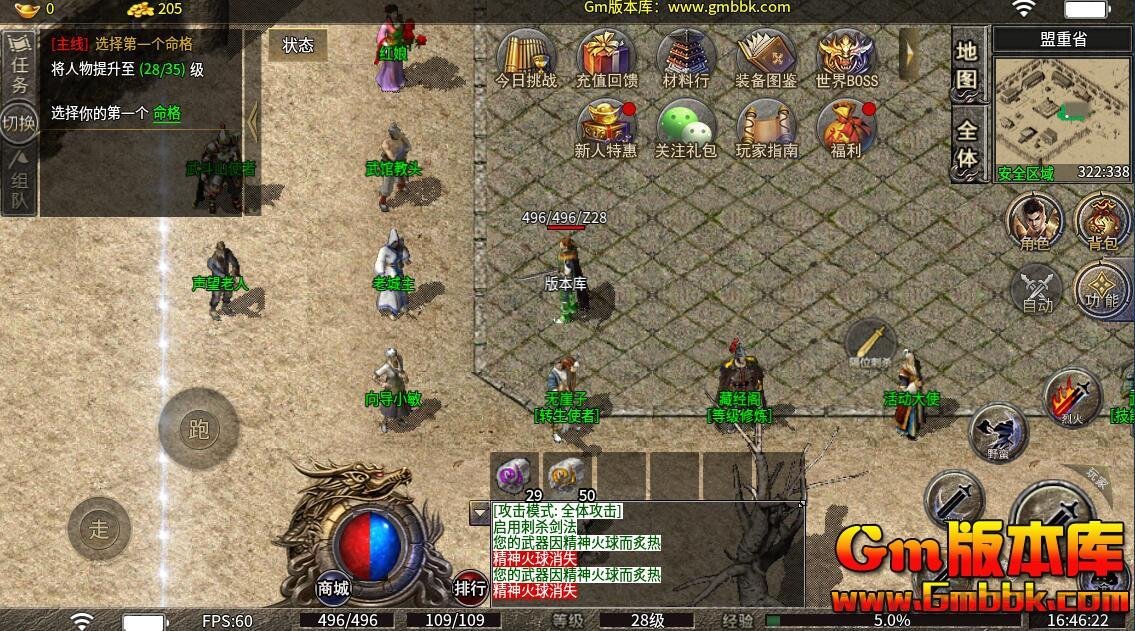Viewport: 1135px width, 631px height.
Task: Open the 材料行 materials shop
Action: click(x=686, y=56)
